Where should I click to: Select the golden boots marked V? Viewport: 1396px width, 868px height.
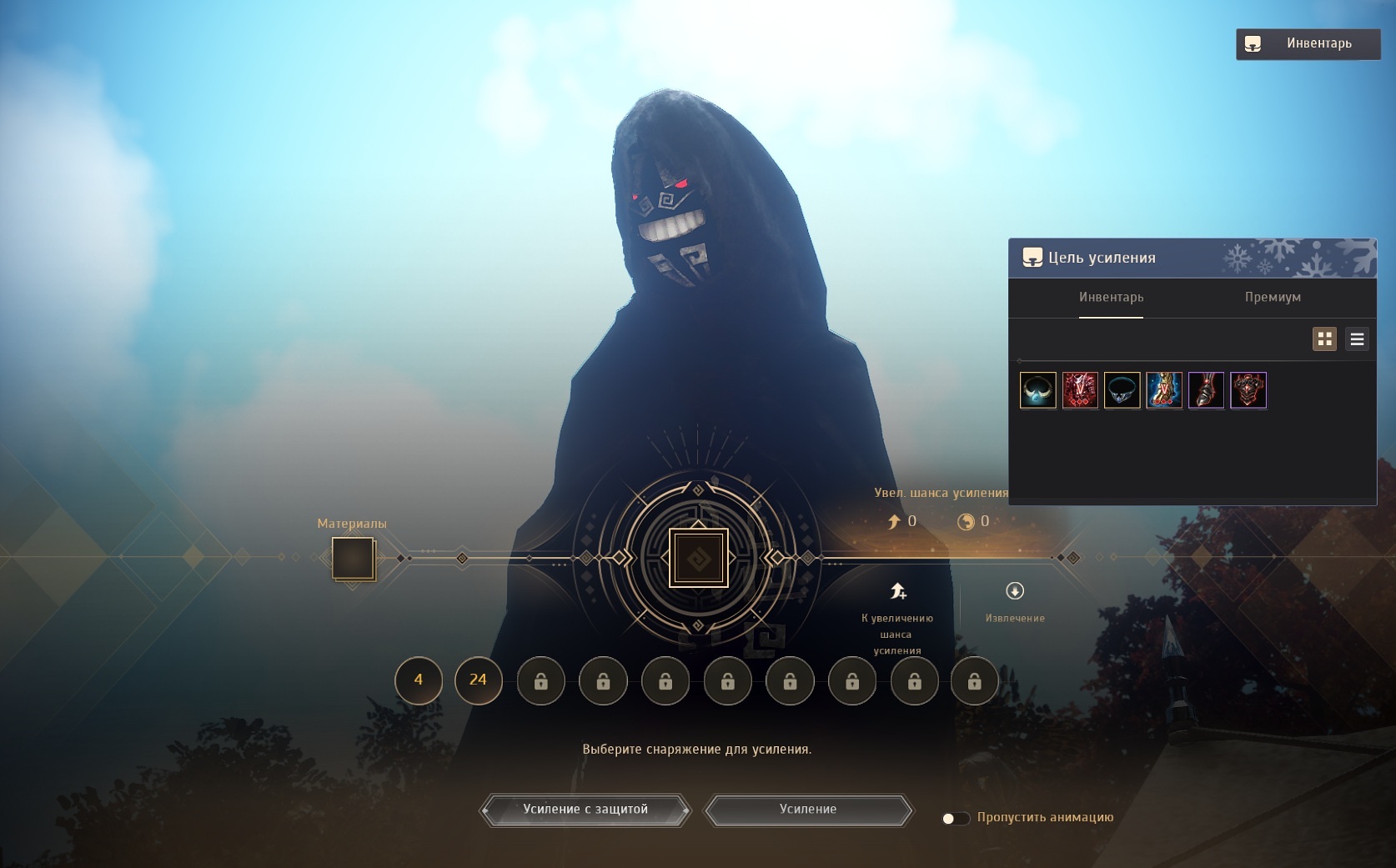point(1164,390)
